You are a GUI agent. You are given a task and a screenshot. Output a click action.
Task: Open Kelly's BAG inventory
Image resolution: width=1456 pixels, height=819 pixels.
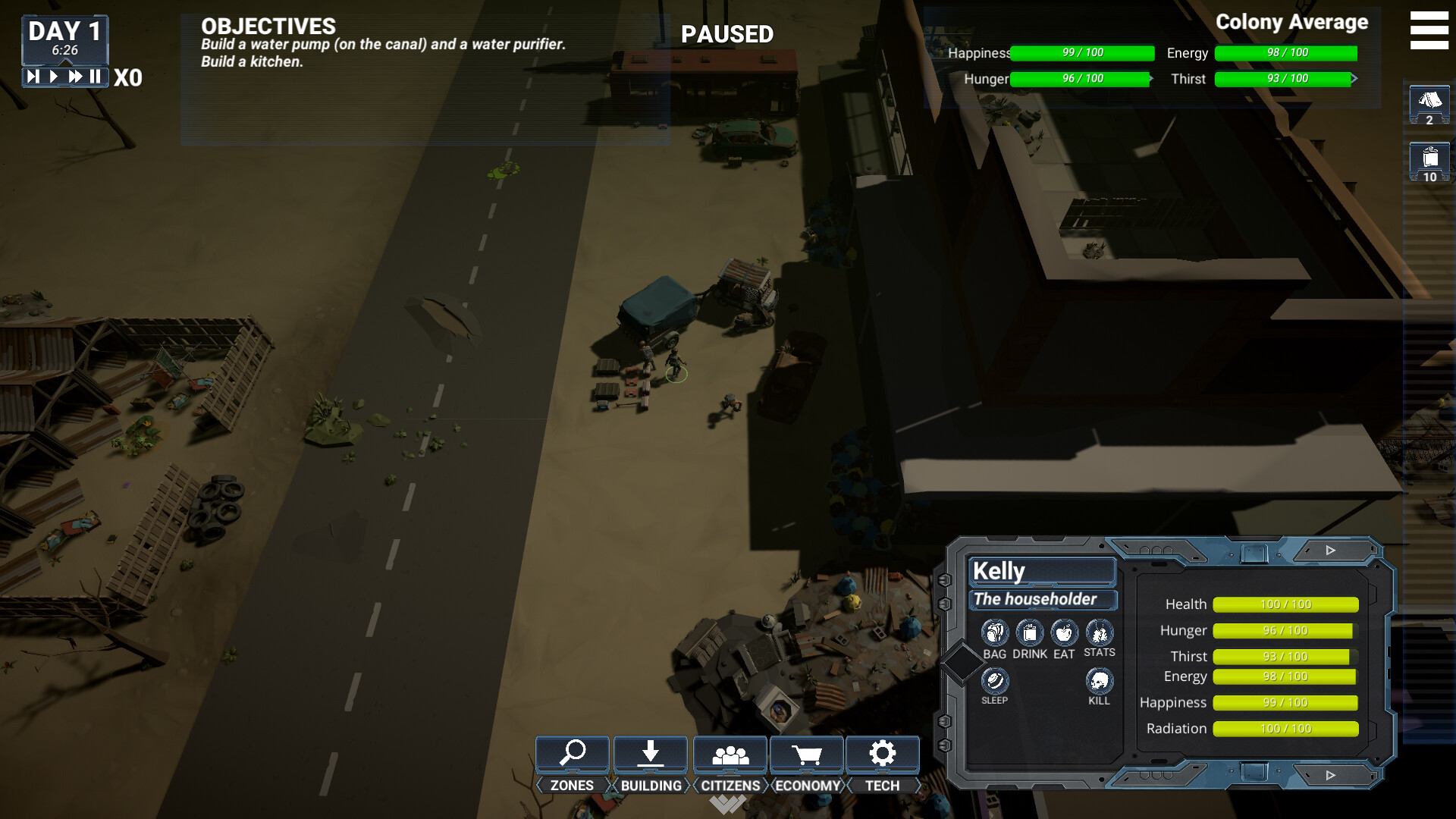pyautogui.click(x=994, y=631)
